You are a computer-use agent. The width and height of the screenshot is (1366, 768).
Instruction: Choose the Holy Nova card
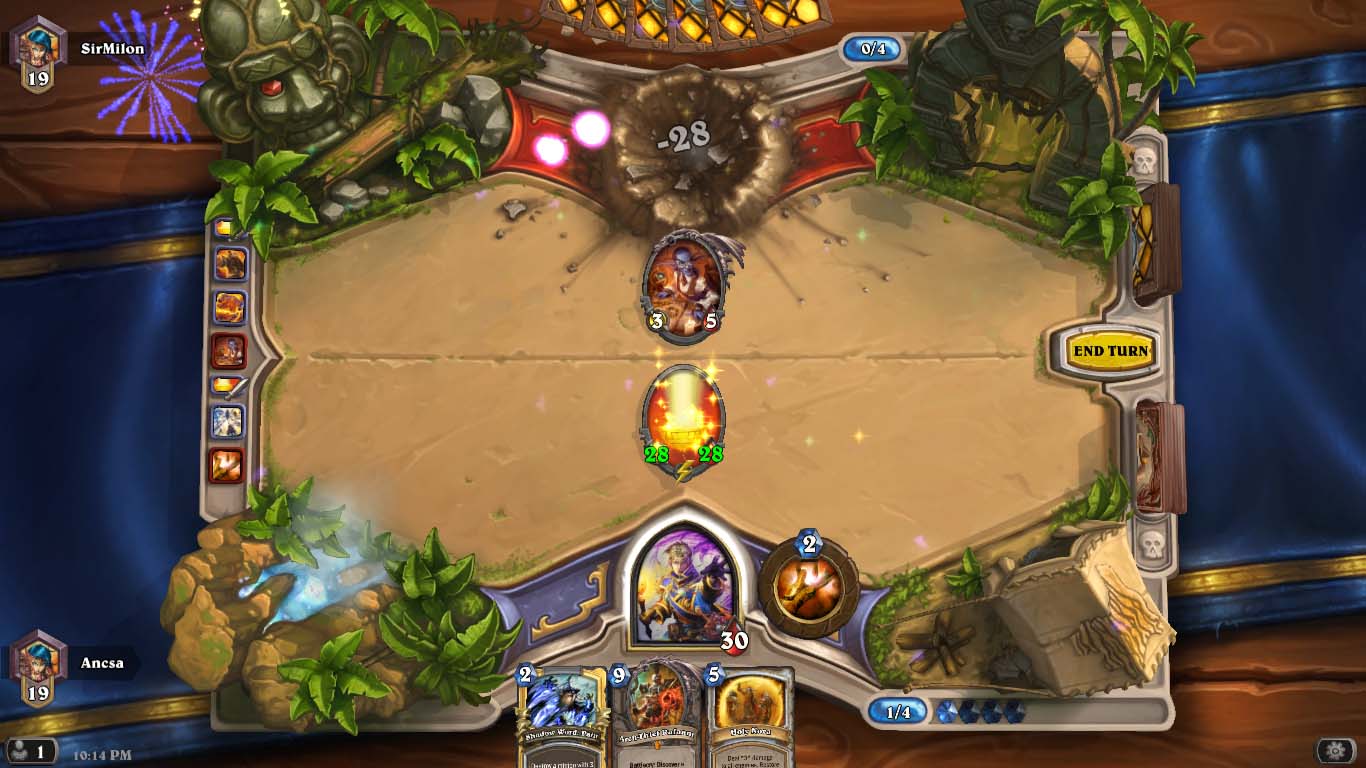tap(750, 717)
